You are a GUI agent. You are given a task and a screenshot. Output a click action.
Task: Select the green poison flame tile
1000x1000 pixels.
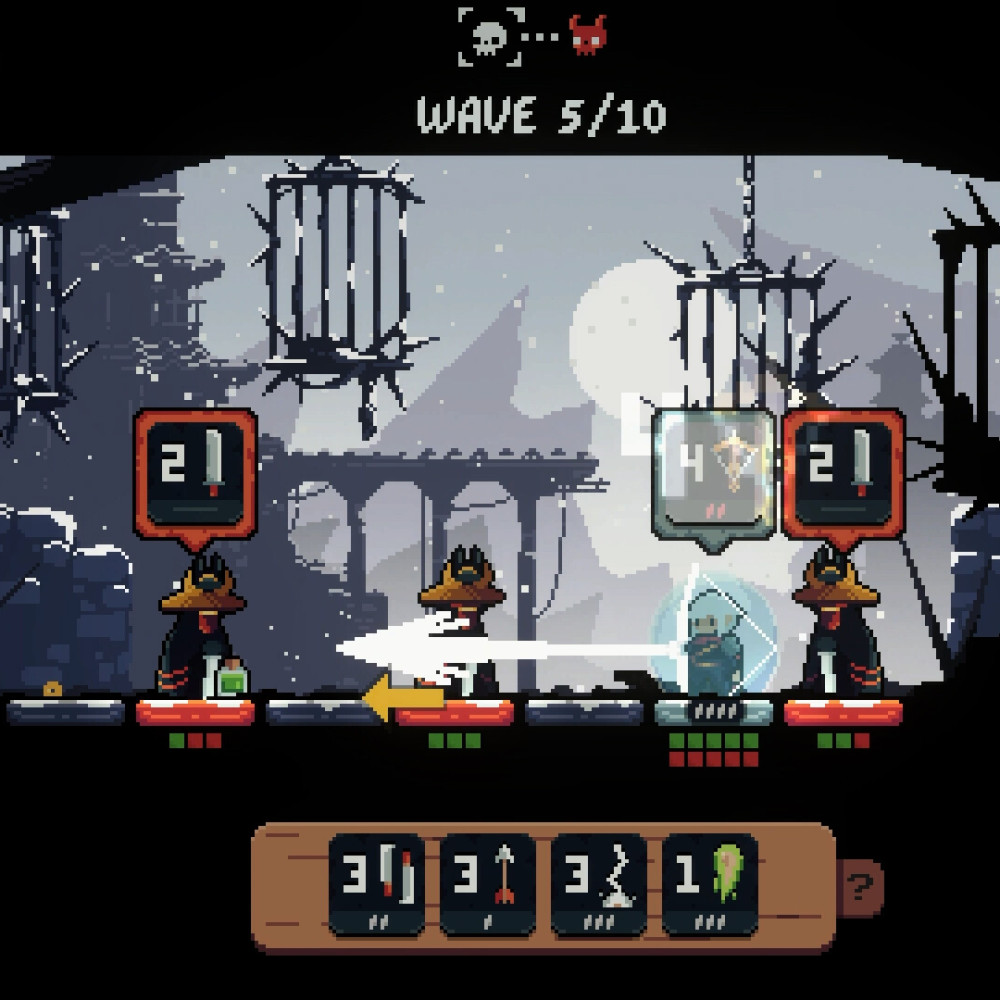[x=709, y=884]
